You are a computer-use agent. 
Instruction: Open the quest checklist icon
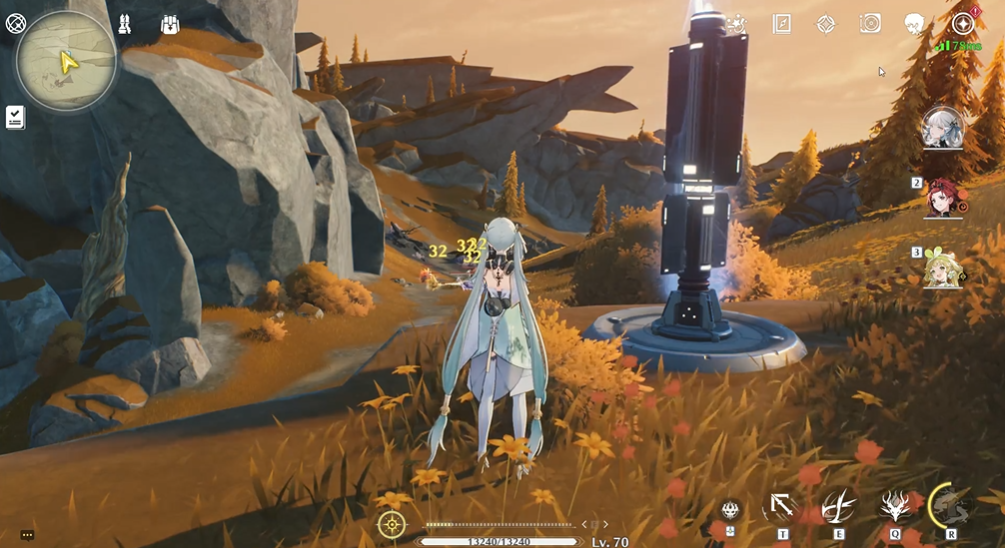coord(15,117)
